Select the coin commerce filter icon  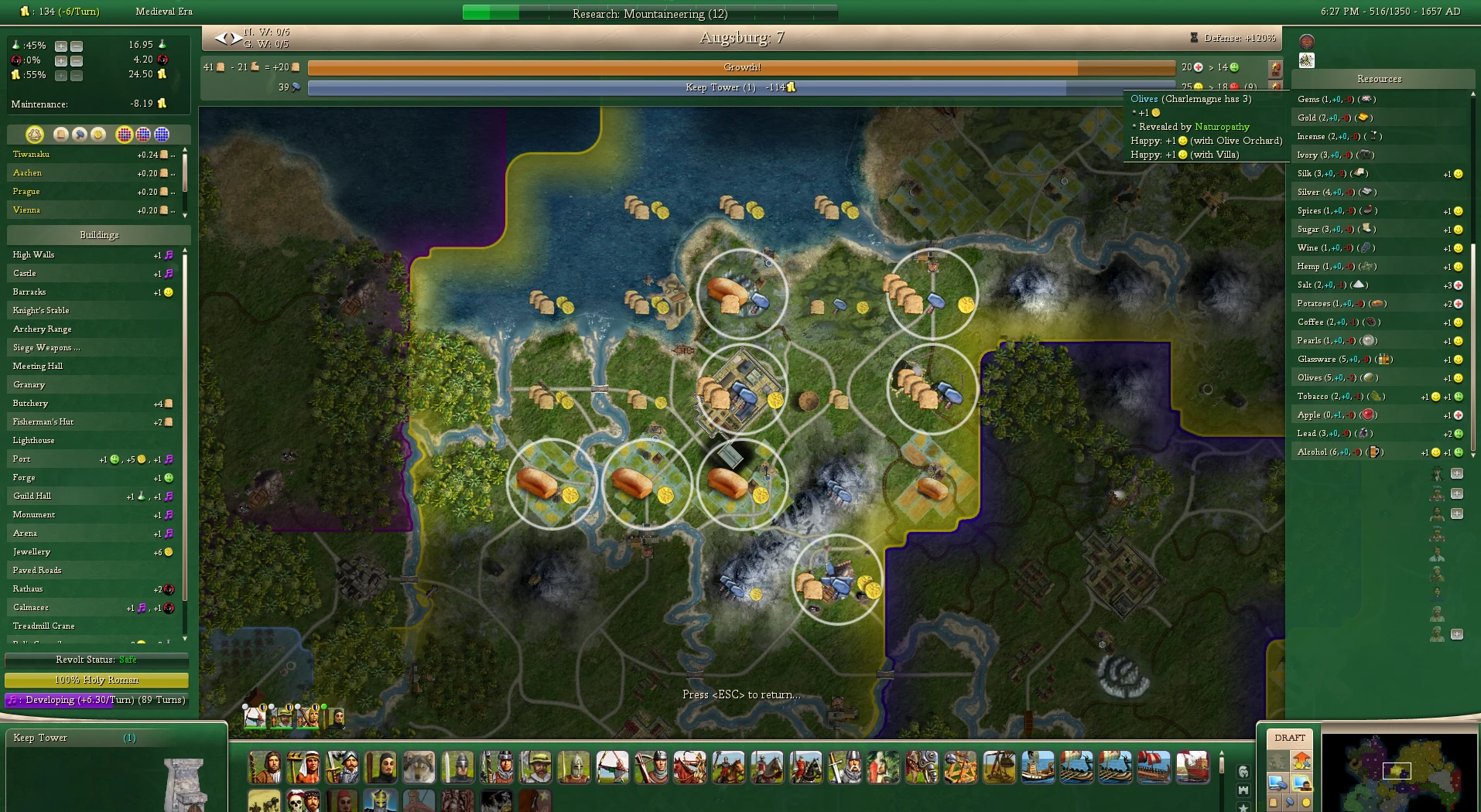(x=98, y=135)
